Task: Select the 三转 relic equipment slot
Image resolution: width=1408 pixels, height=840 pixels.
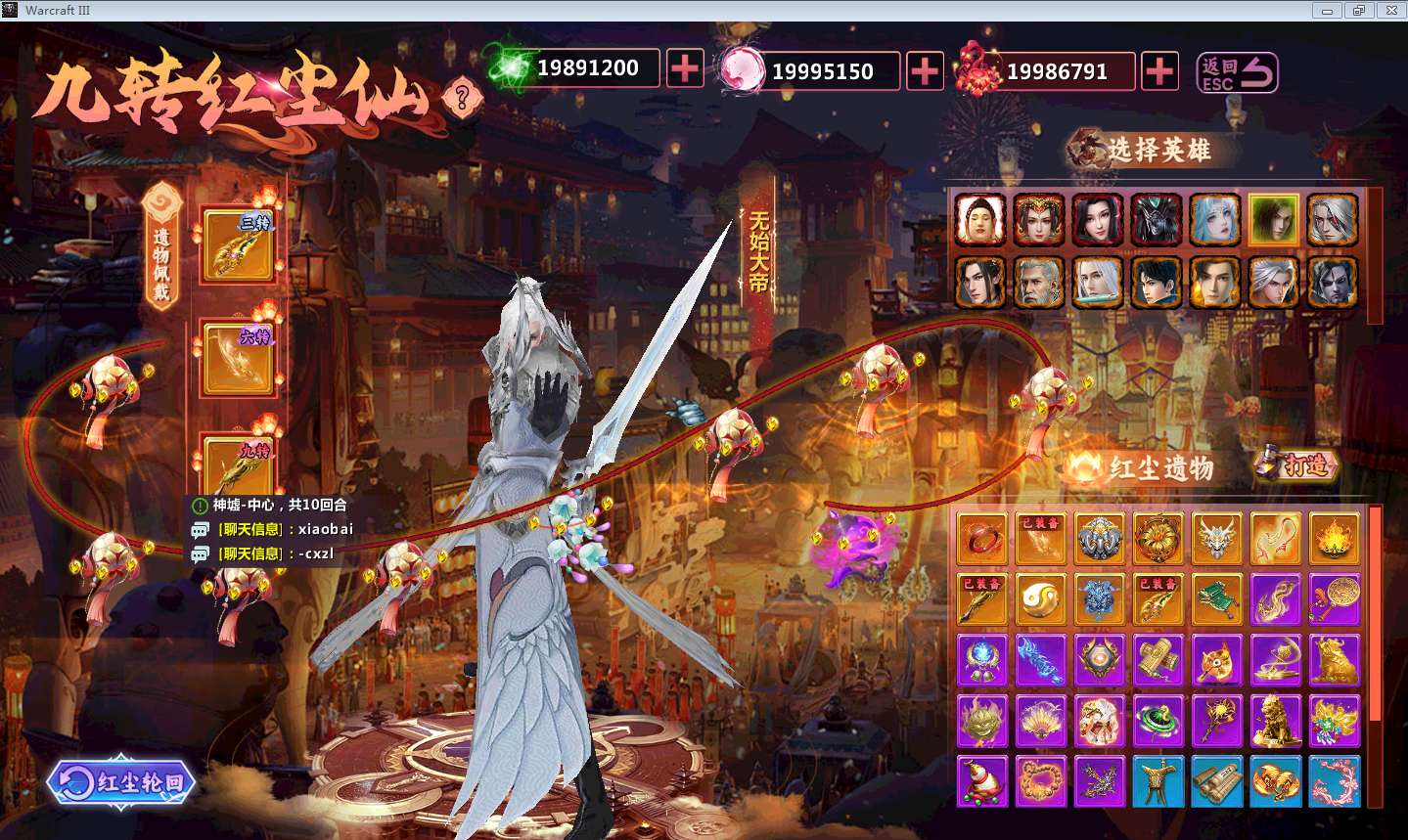Action: click(x=238, y=244)
